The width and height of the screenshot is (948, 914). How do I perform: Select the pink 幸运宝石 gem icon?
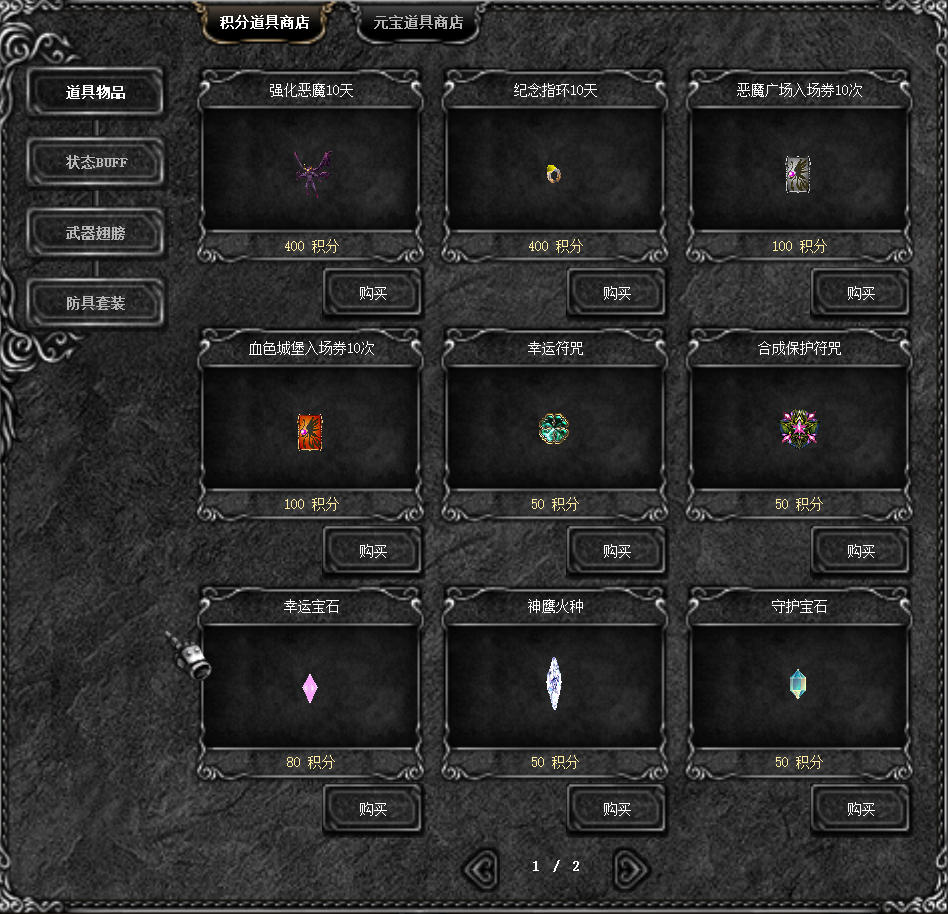310,688
